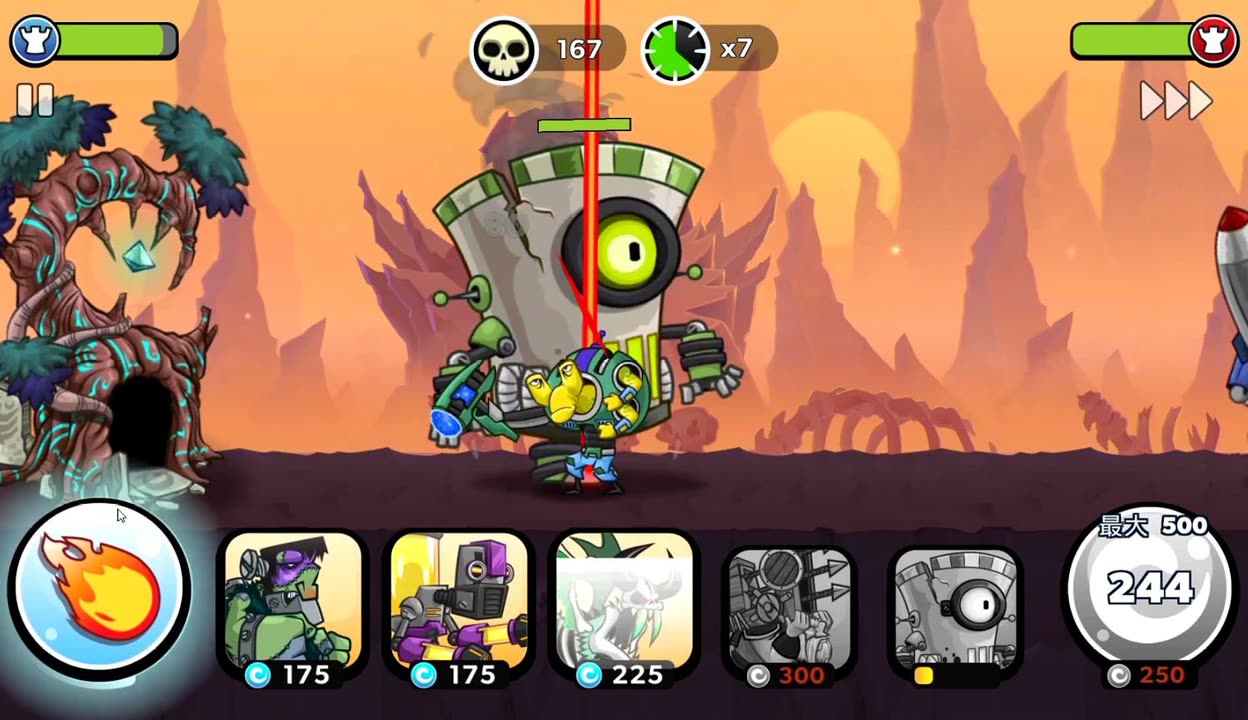Launch the fireball special attack
This screenshot has height=720, width=1248.
point(99,587)
